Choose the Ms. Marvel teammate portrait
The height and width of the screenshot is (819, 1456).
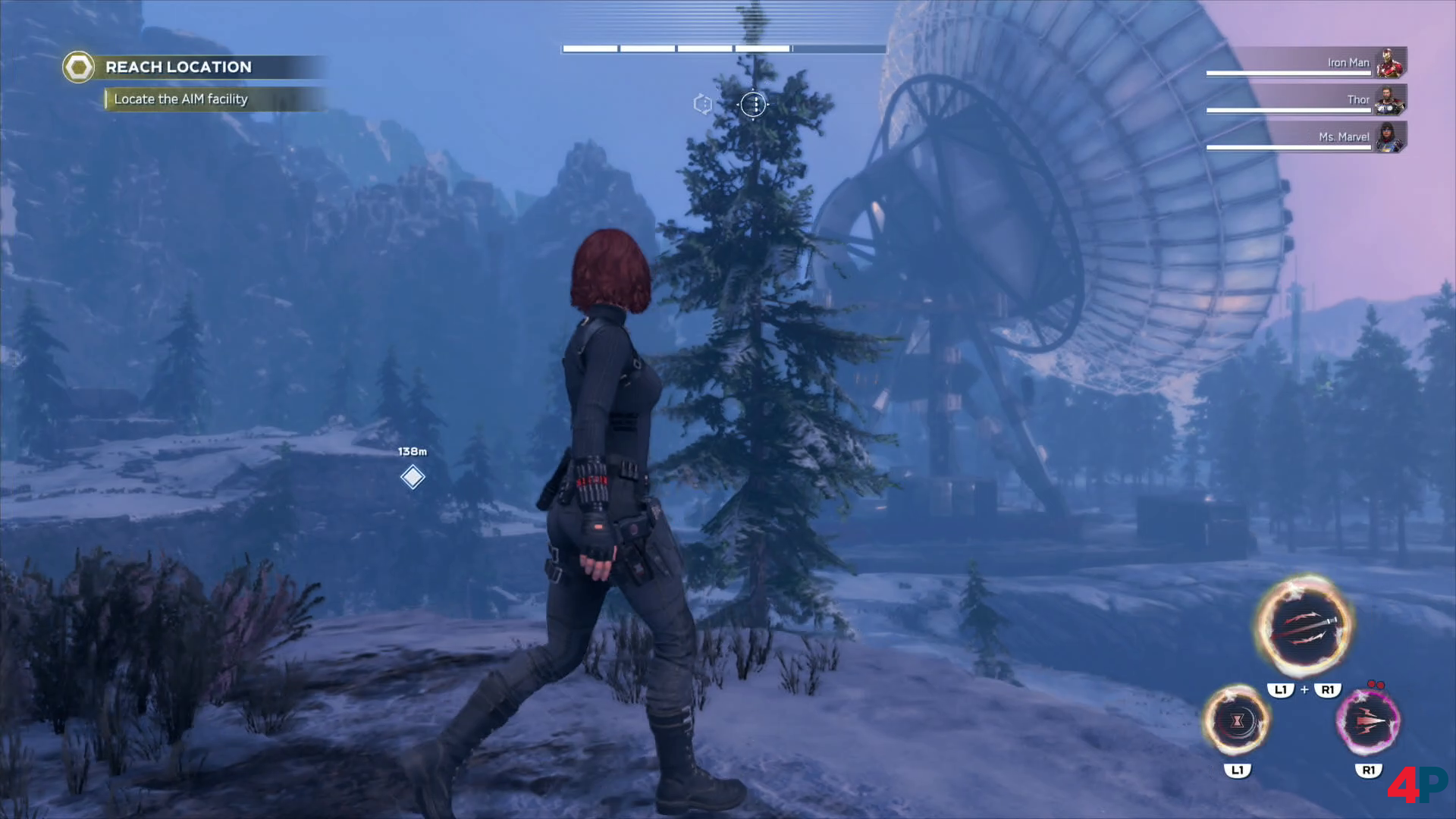pos(1389,137)
